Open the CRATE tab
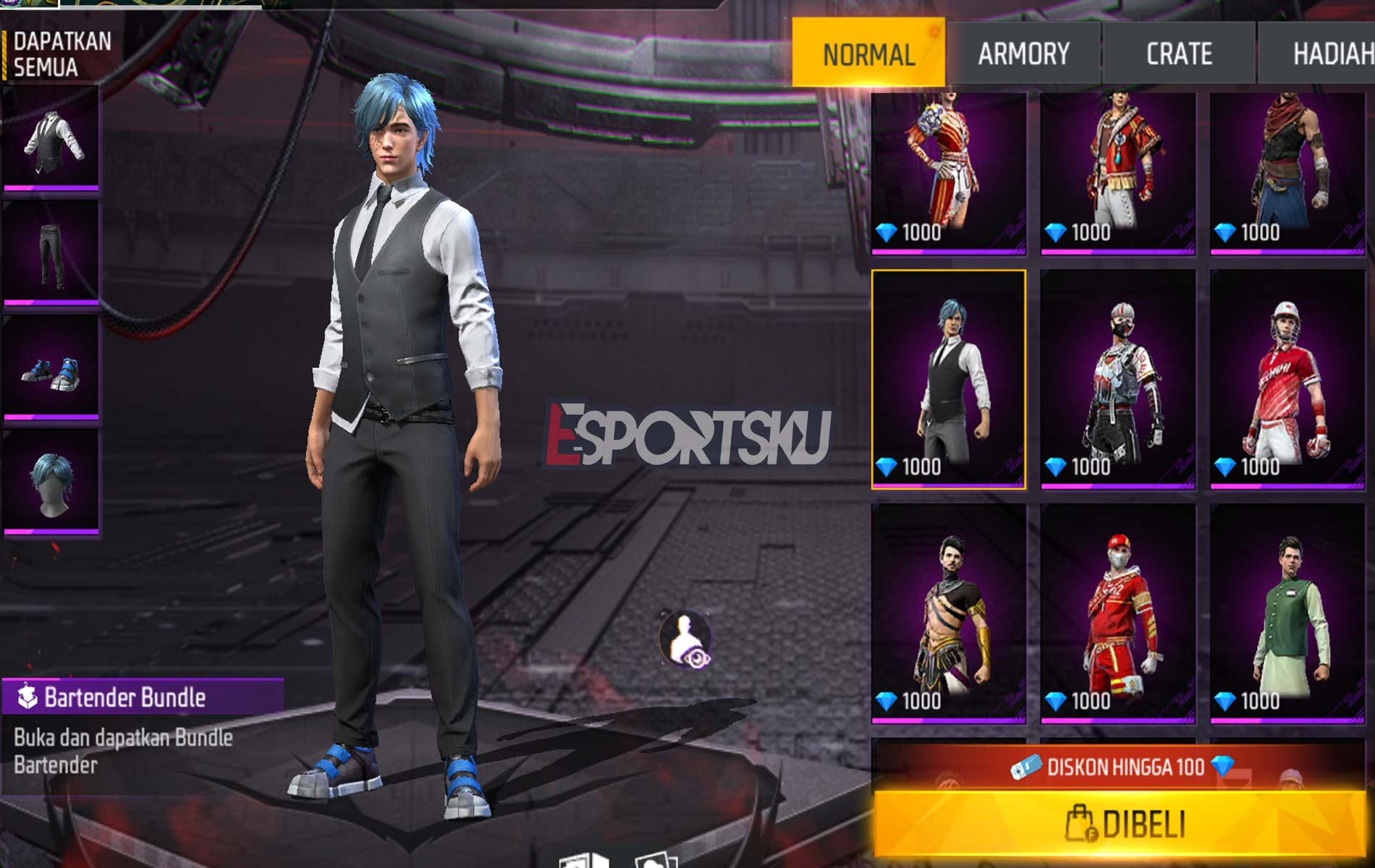Image resolution: width=1375 pixels, height=868 pixels. point(1178,52)
